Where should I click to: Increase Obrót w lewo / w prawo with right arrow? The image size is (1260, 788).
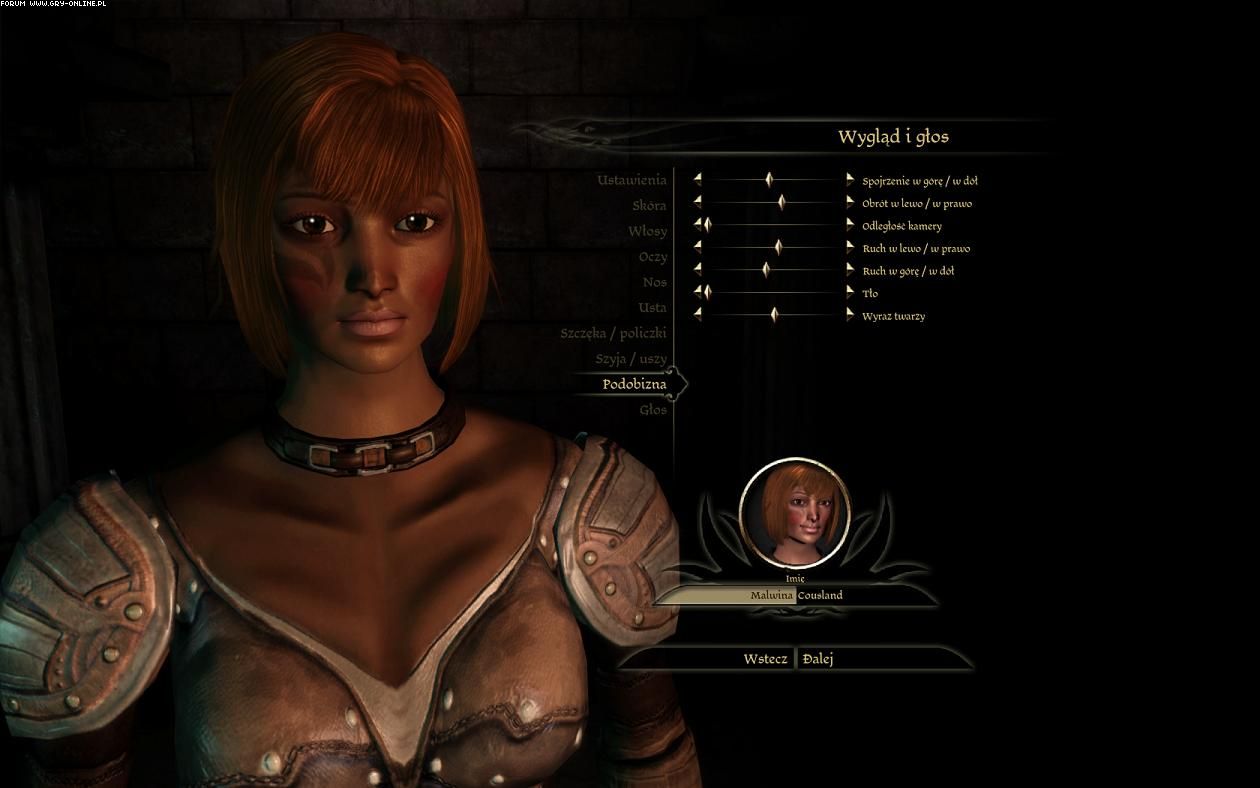[x=850, y=203]
